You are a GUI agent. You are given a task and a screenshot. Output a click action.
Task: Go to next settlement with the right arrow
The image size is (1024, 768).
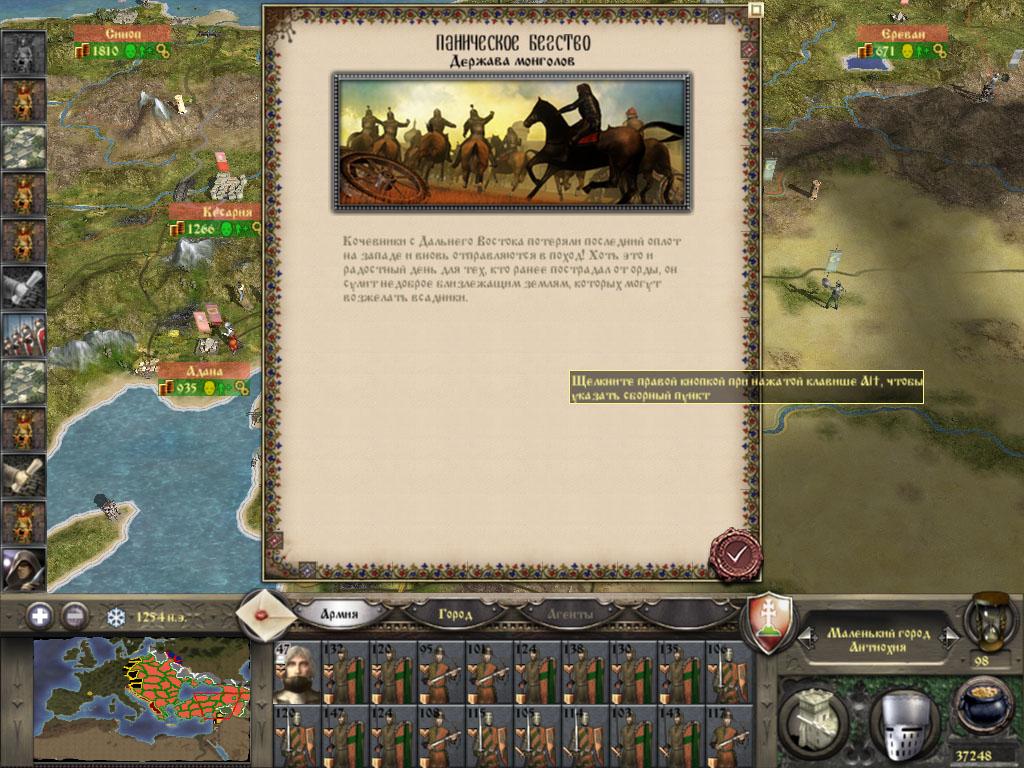click(x=951, y=634)
